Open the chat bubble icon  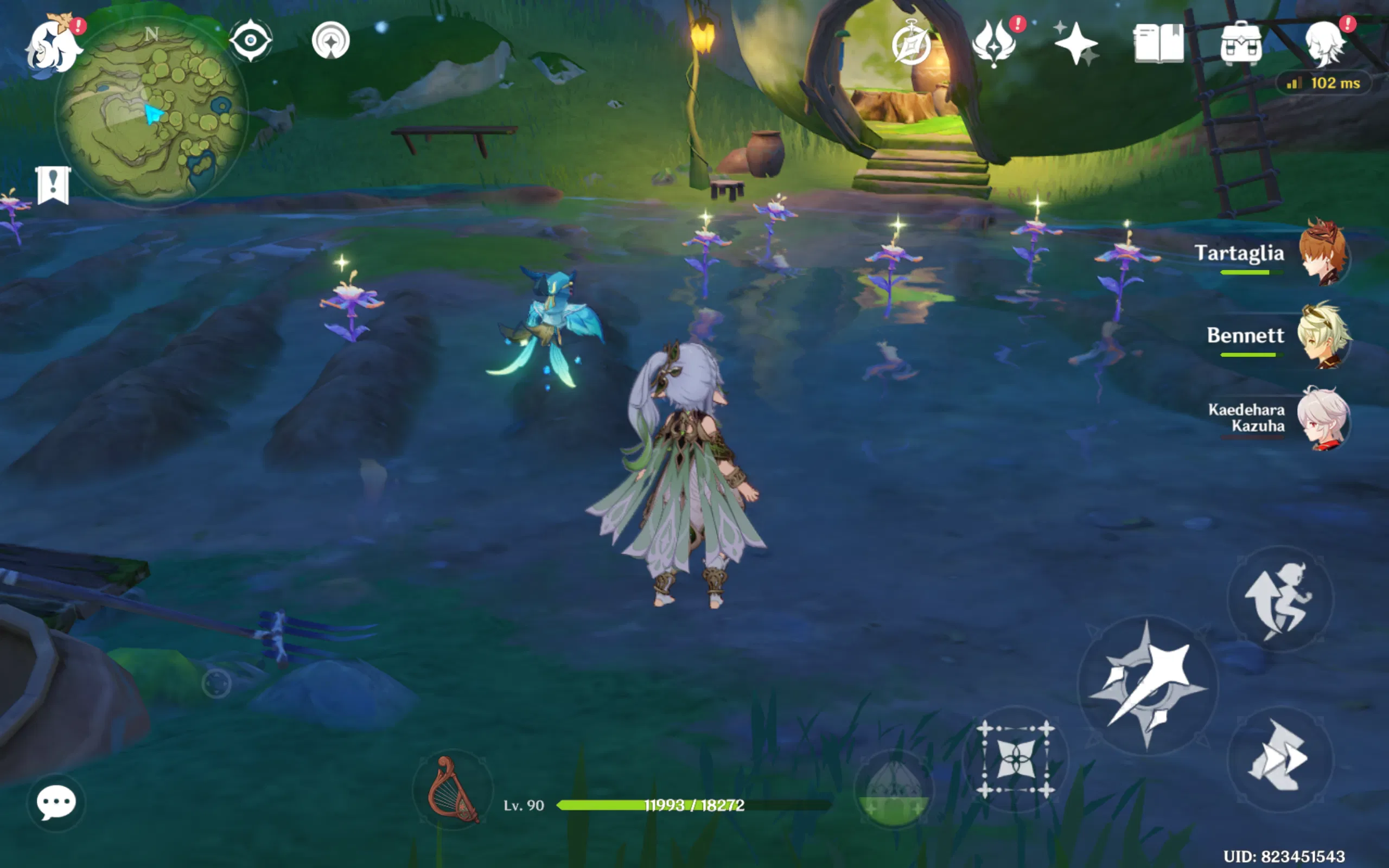click(55, 803)
